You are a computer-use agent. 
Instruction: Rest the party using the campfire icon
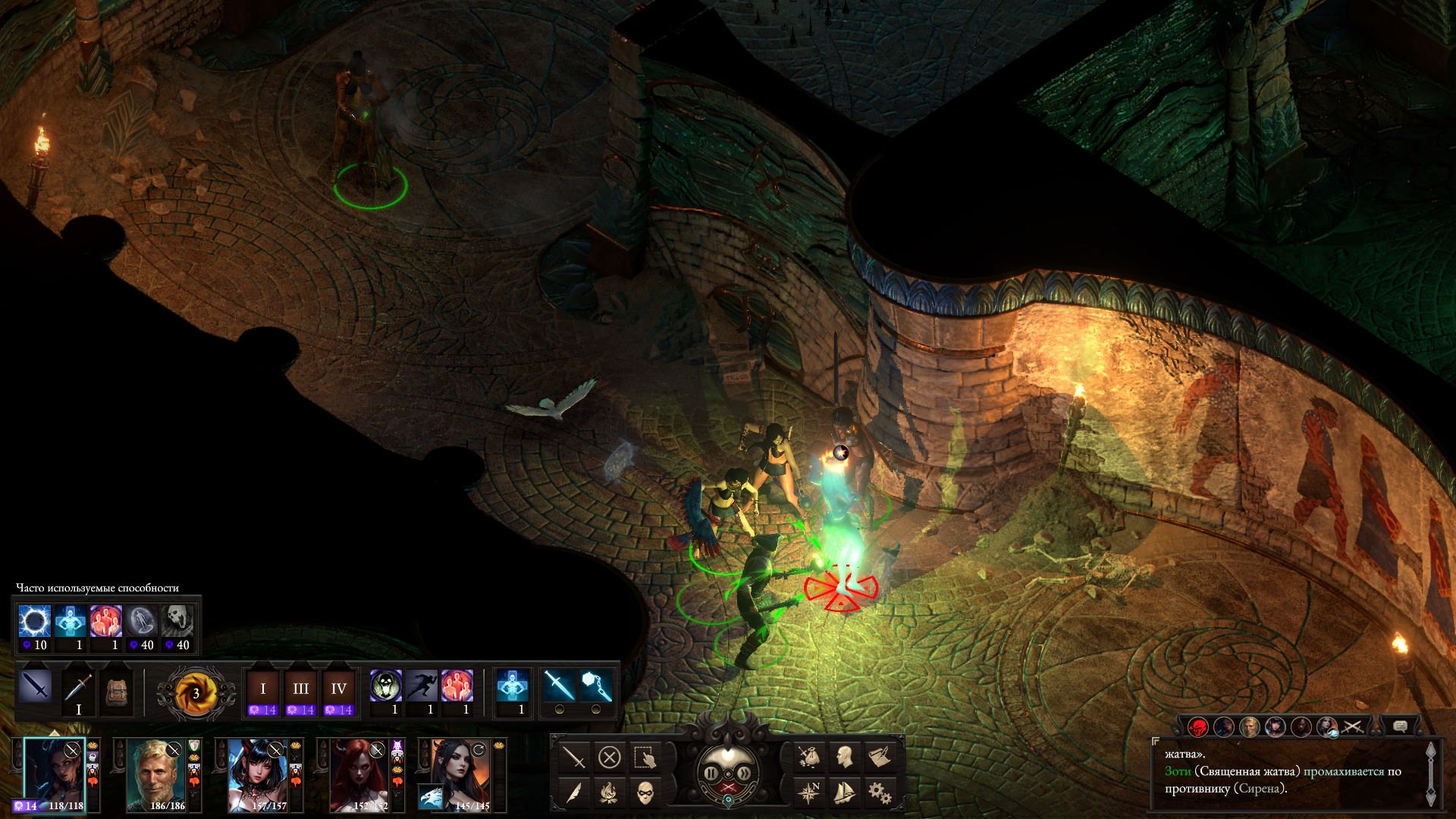pos(609,793)
